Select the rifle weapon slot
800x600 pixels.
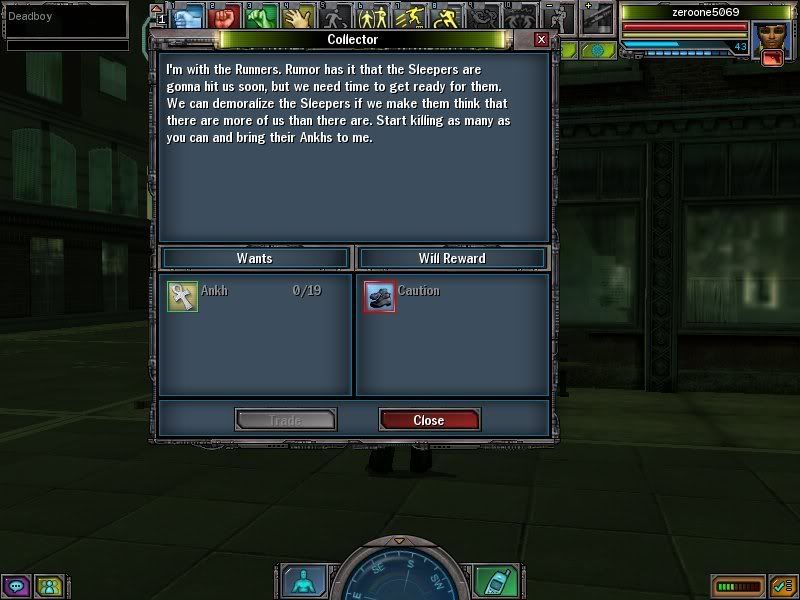pos(598,17)
